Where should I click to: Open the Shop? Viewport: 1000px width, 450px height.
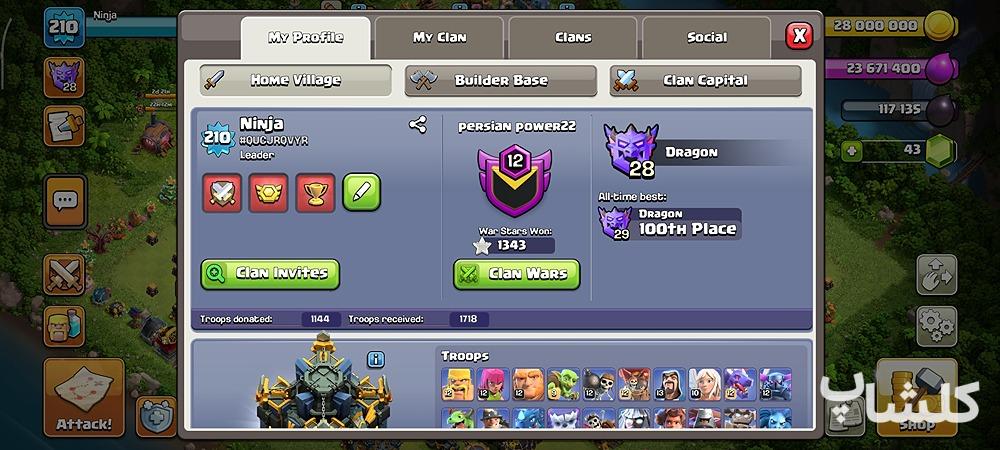click(916, 398)
